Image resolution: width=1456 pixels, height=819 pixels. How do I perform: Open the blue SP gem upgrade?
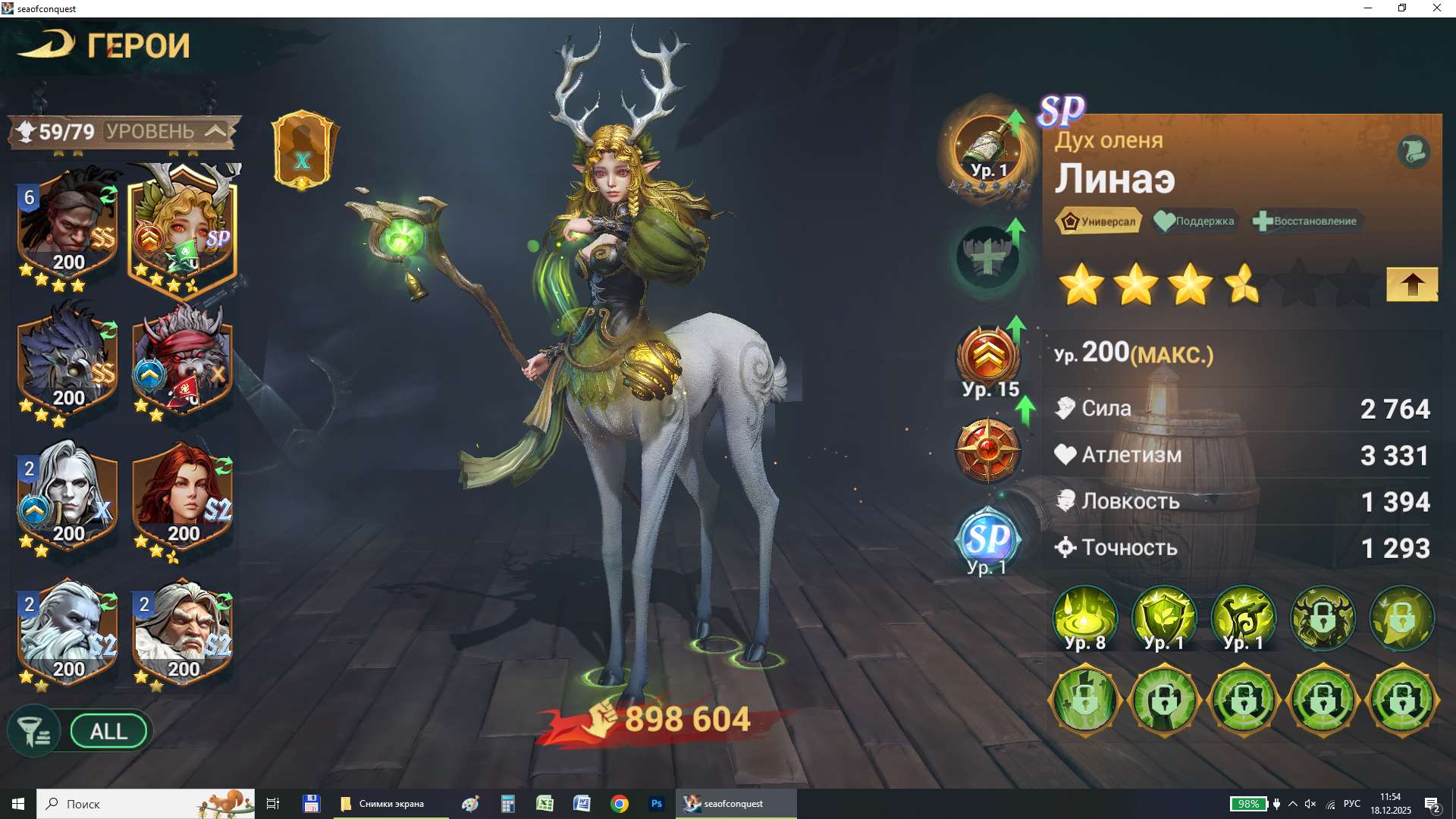(987, 539)
